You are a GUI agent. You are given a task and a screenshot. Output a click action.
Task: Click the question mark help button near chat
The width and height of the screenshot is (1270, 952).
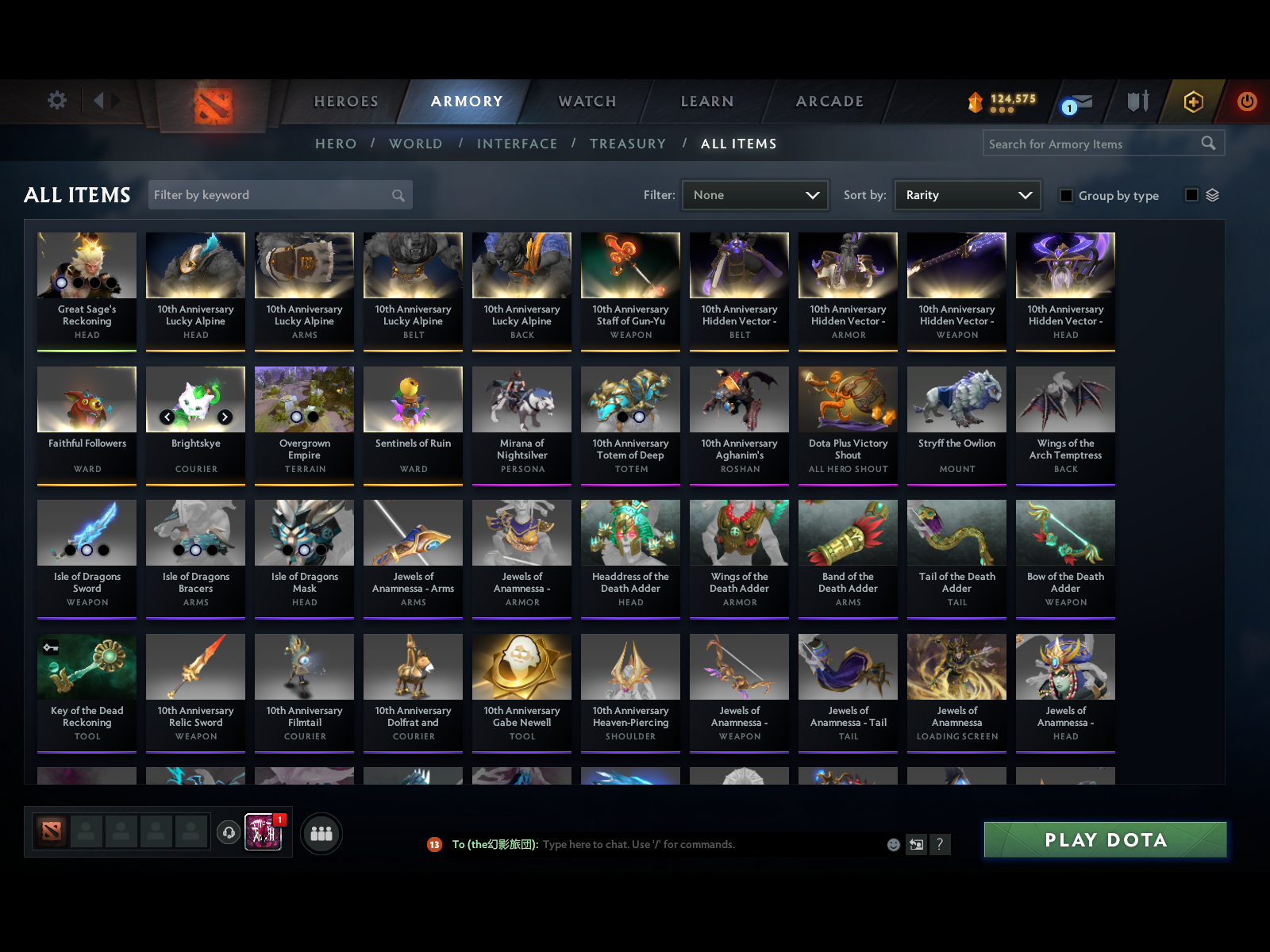941,844
